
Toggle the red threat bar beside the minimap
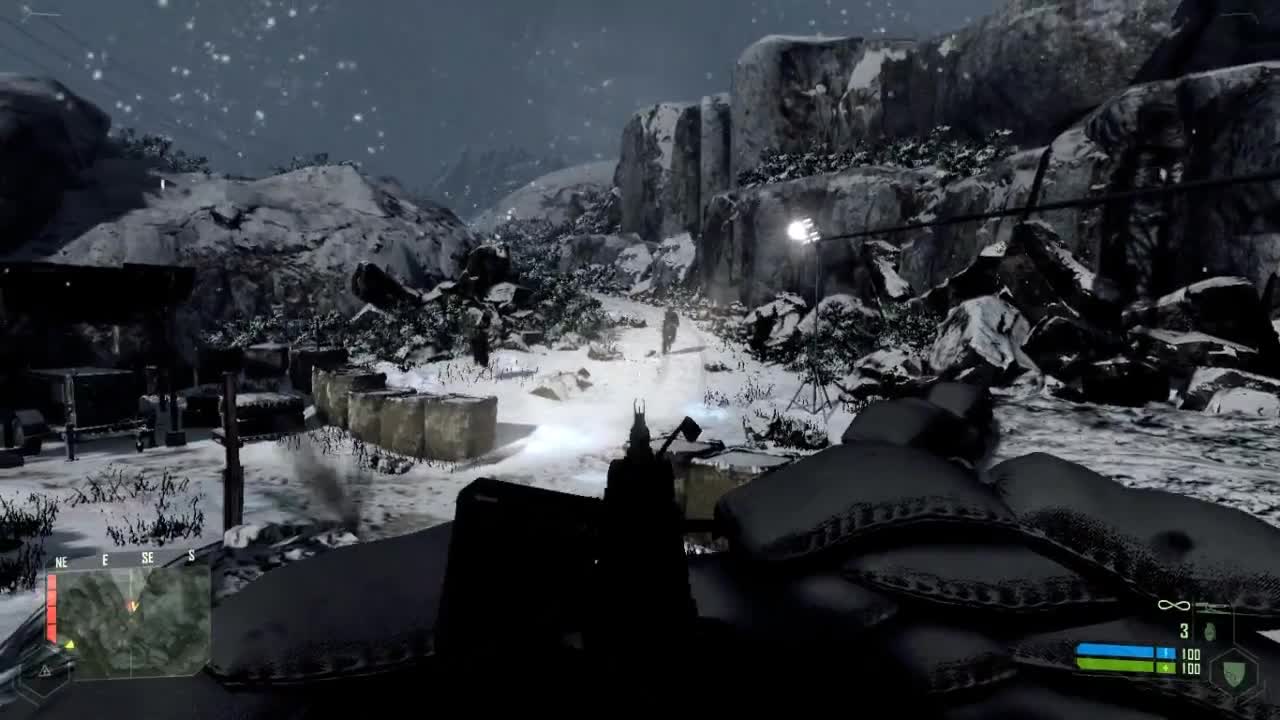51,607
